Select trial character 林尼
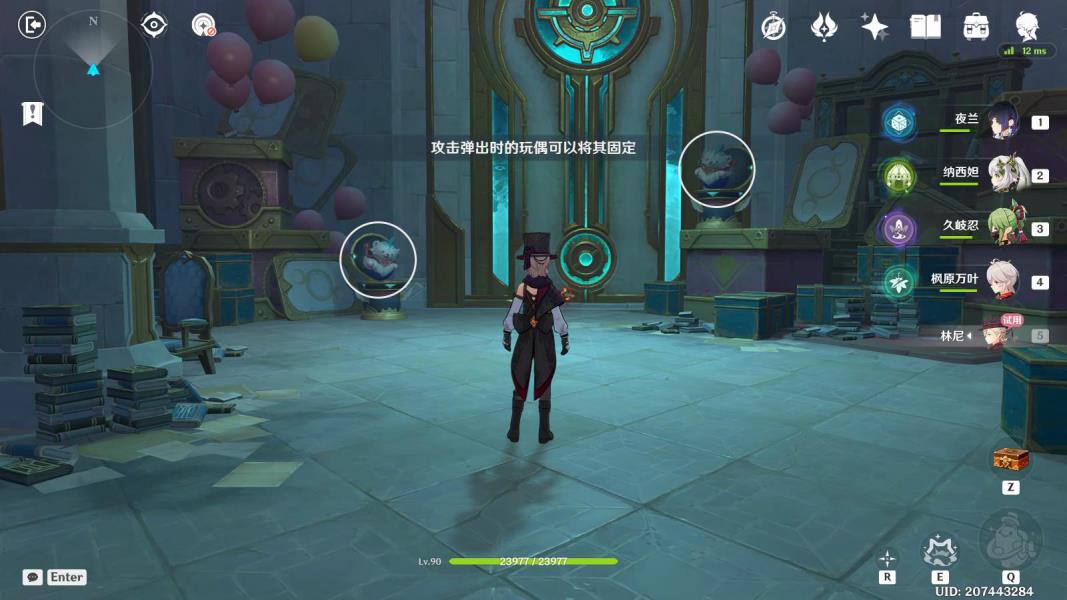1067x600 pixels. [997, 334]
